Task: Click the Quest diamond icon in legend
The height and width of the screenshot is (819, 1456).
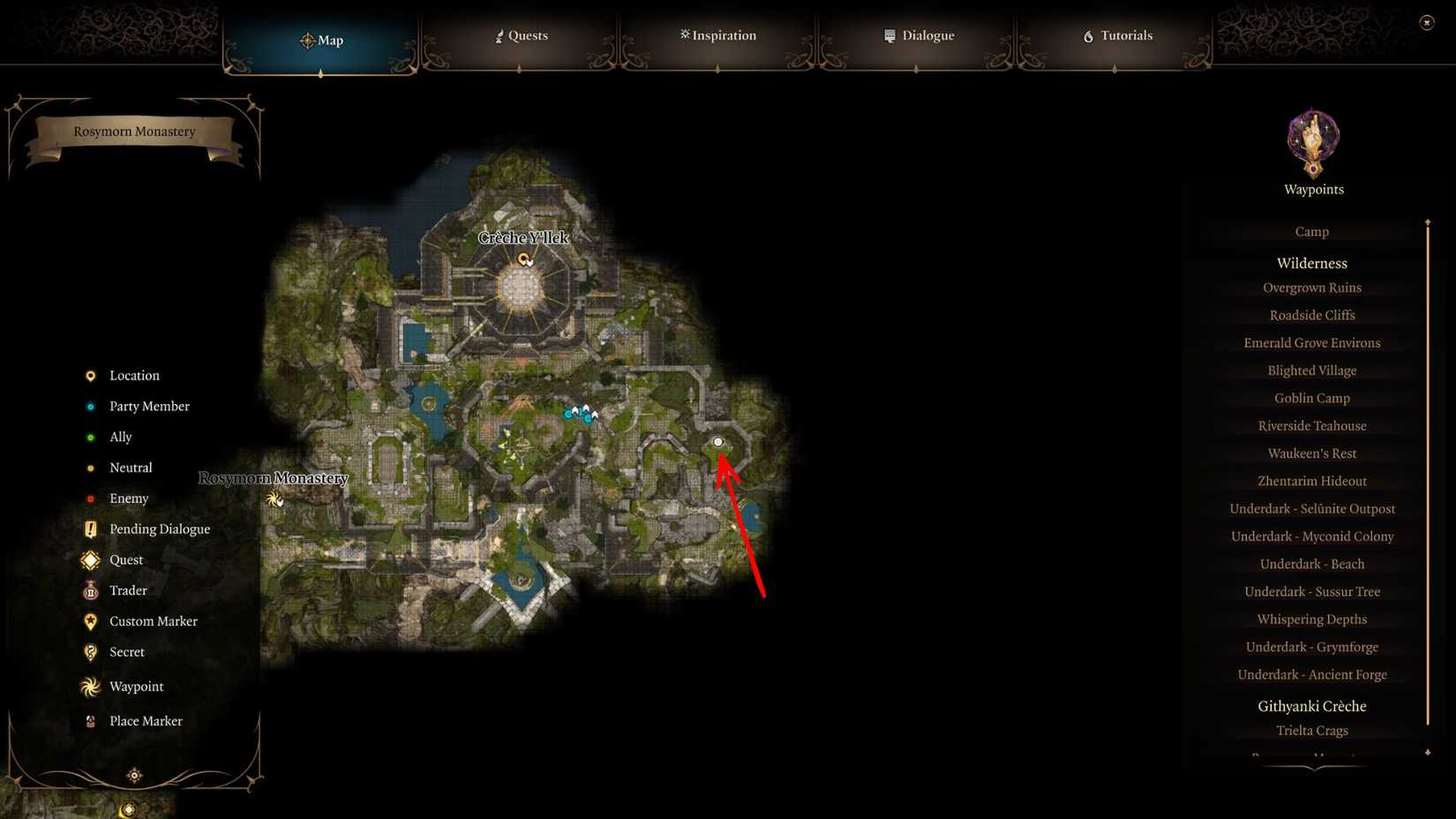Action: coord(89,560)
